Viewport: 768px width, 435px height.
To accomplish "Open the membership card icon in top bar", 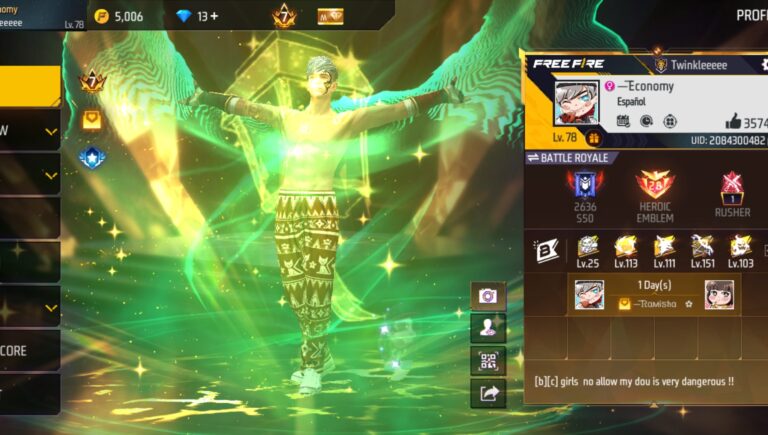I will point(330,17).
